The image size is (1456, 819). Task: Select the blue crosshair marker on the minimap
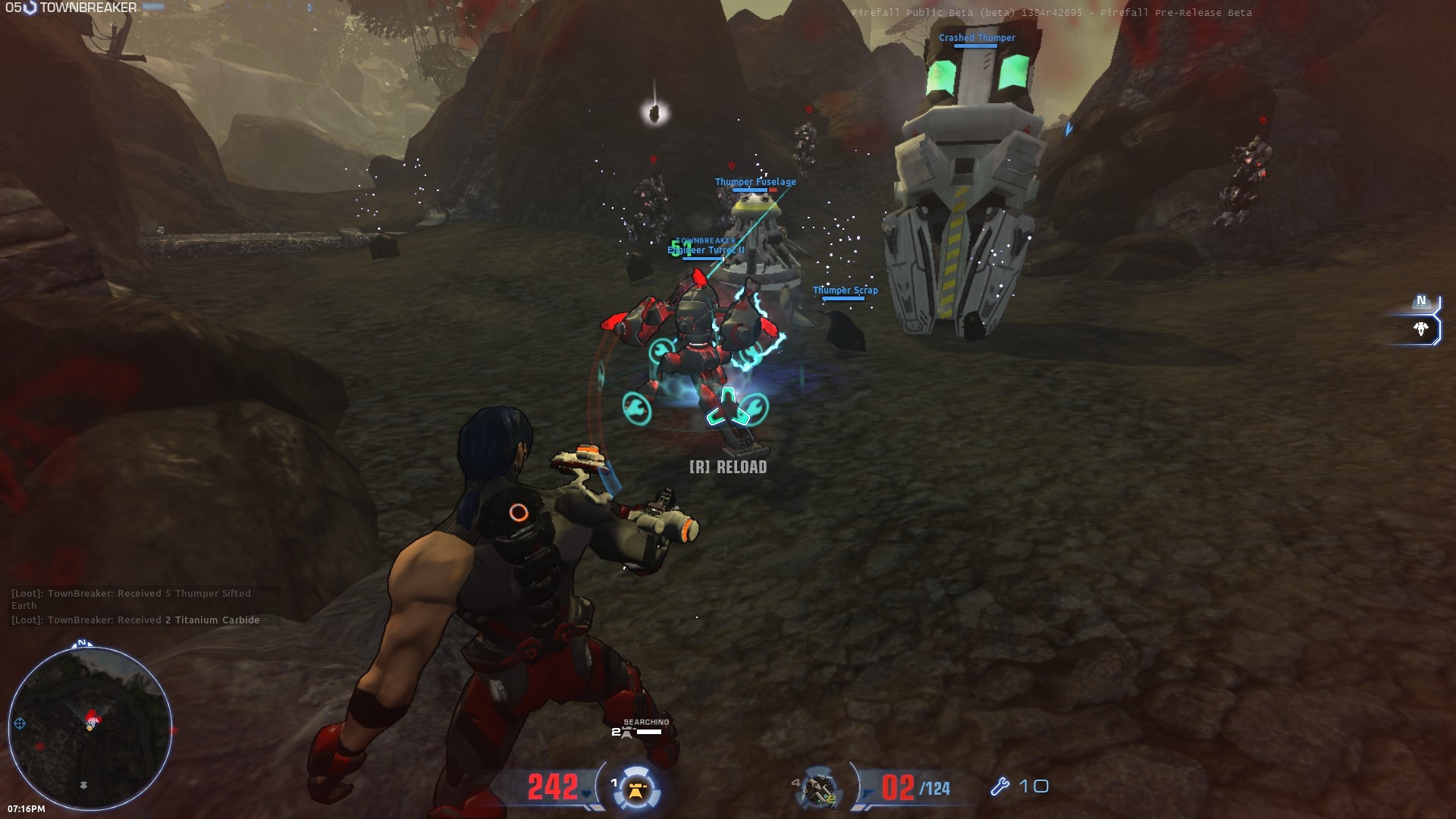tap(20, 723)
